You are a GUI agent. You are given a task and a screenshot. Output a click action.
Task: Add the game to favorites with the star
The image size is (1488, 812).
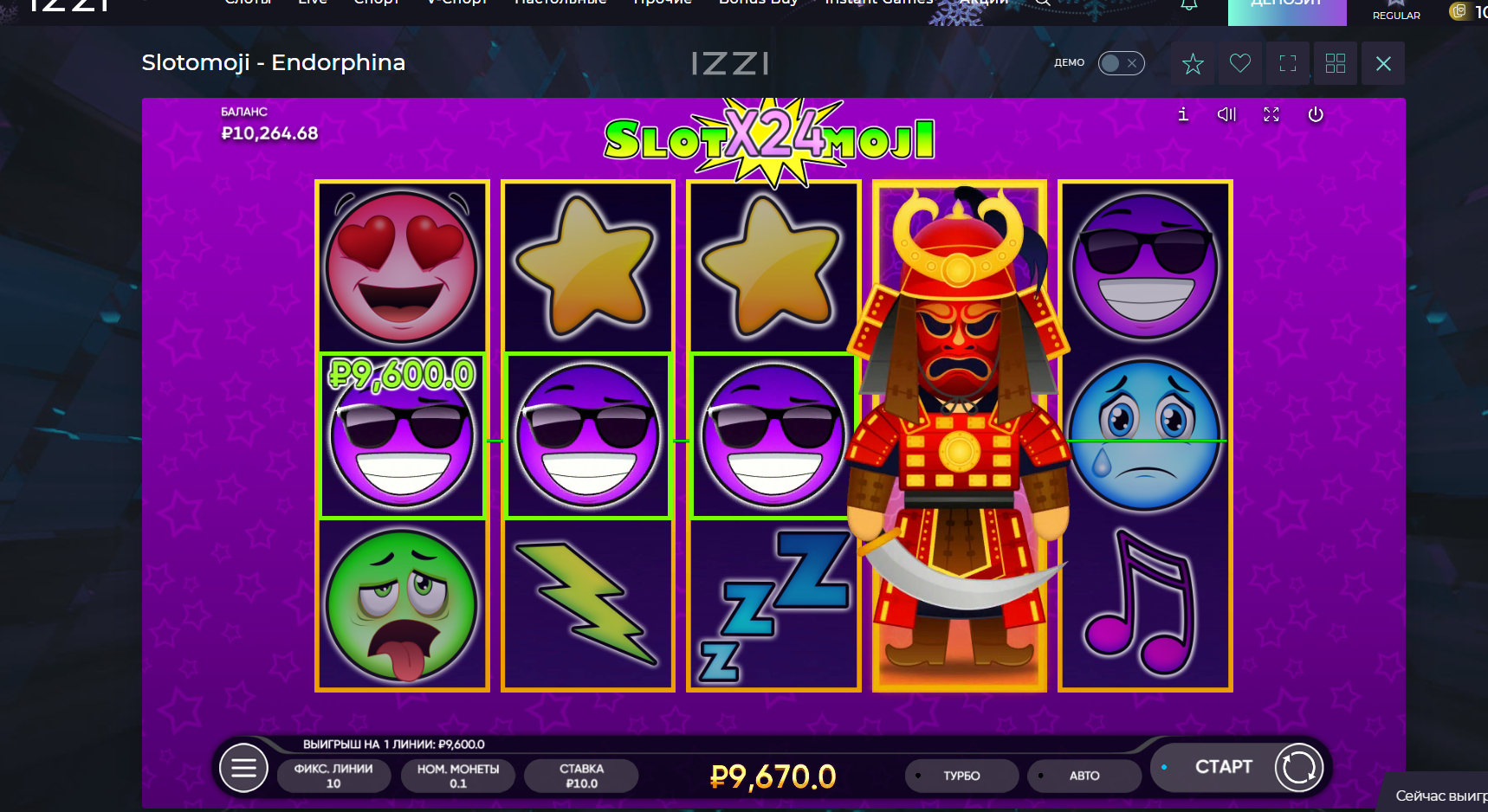1193,63
